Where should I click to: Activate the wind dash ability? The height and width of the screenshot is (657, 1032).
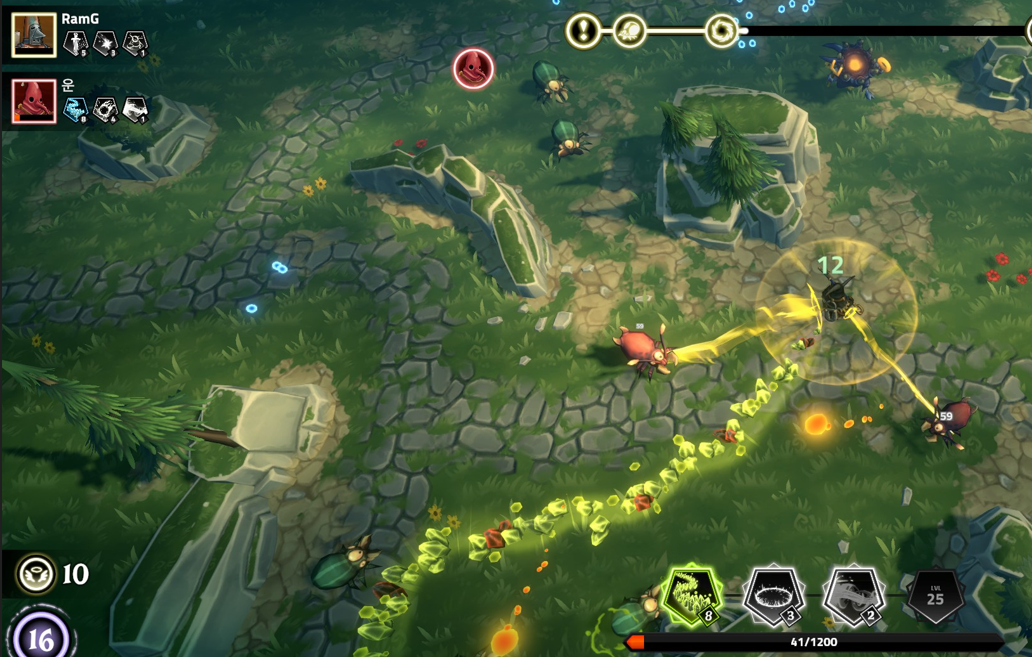[853, 596]
